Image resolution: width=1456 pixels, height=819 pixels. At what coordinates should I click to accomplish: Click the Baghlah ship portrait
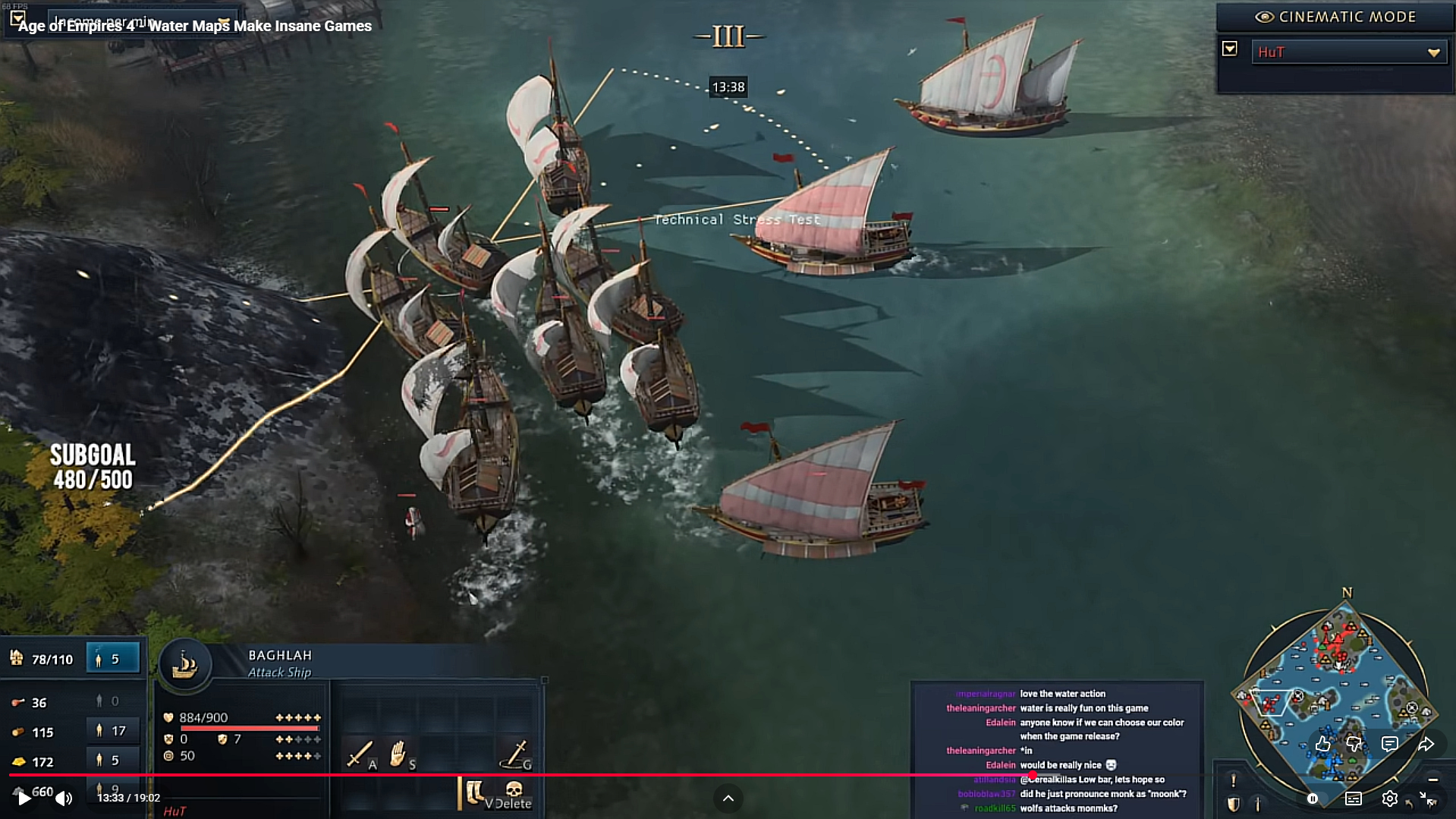[x=184, y=665]
